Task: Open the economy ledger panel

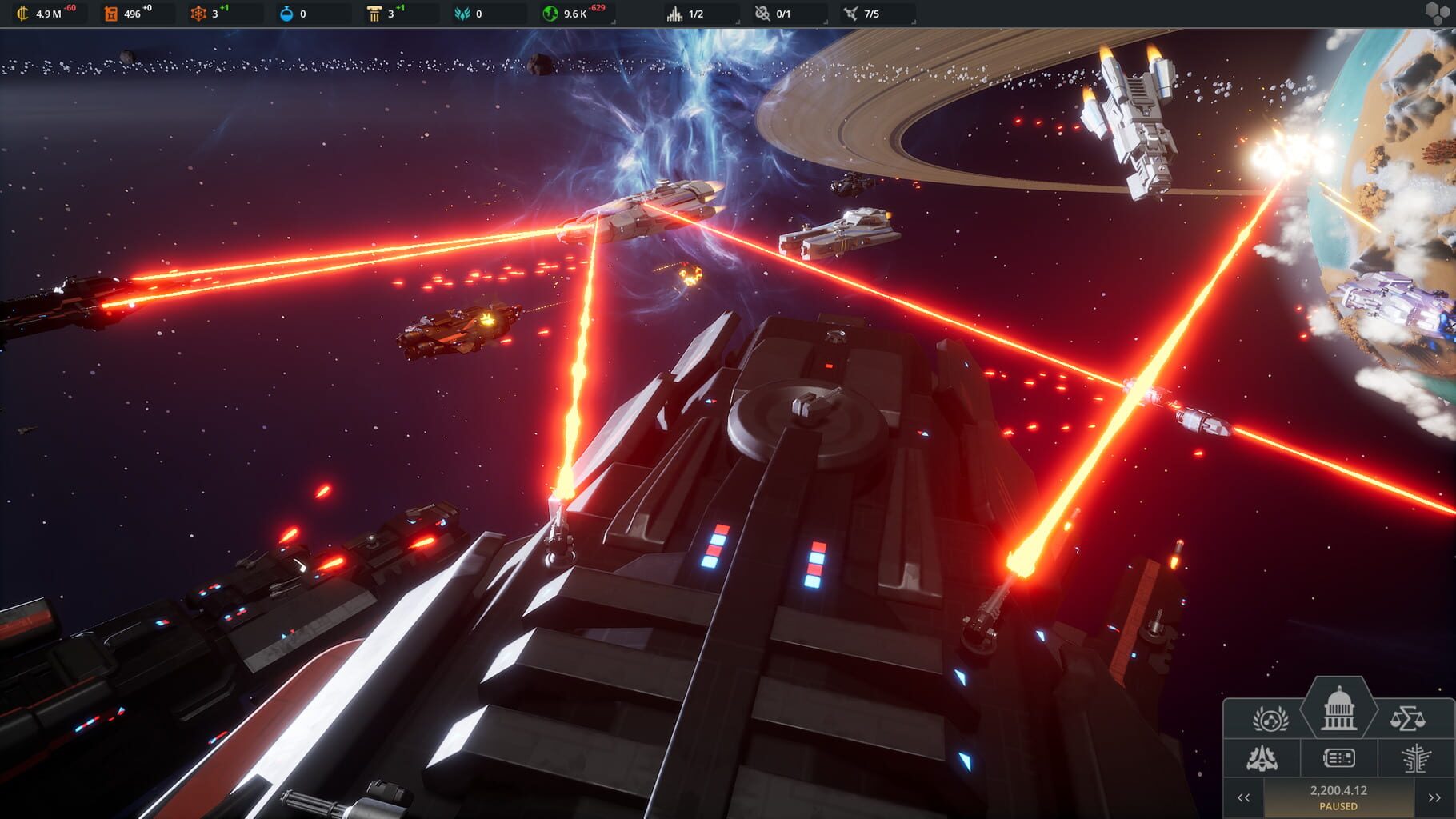Action: tap(1338, 758)
